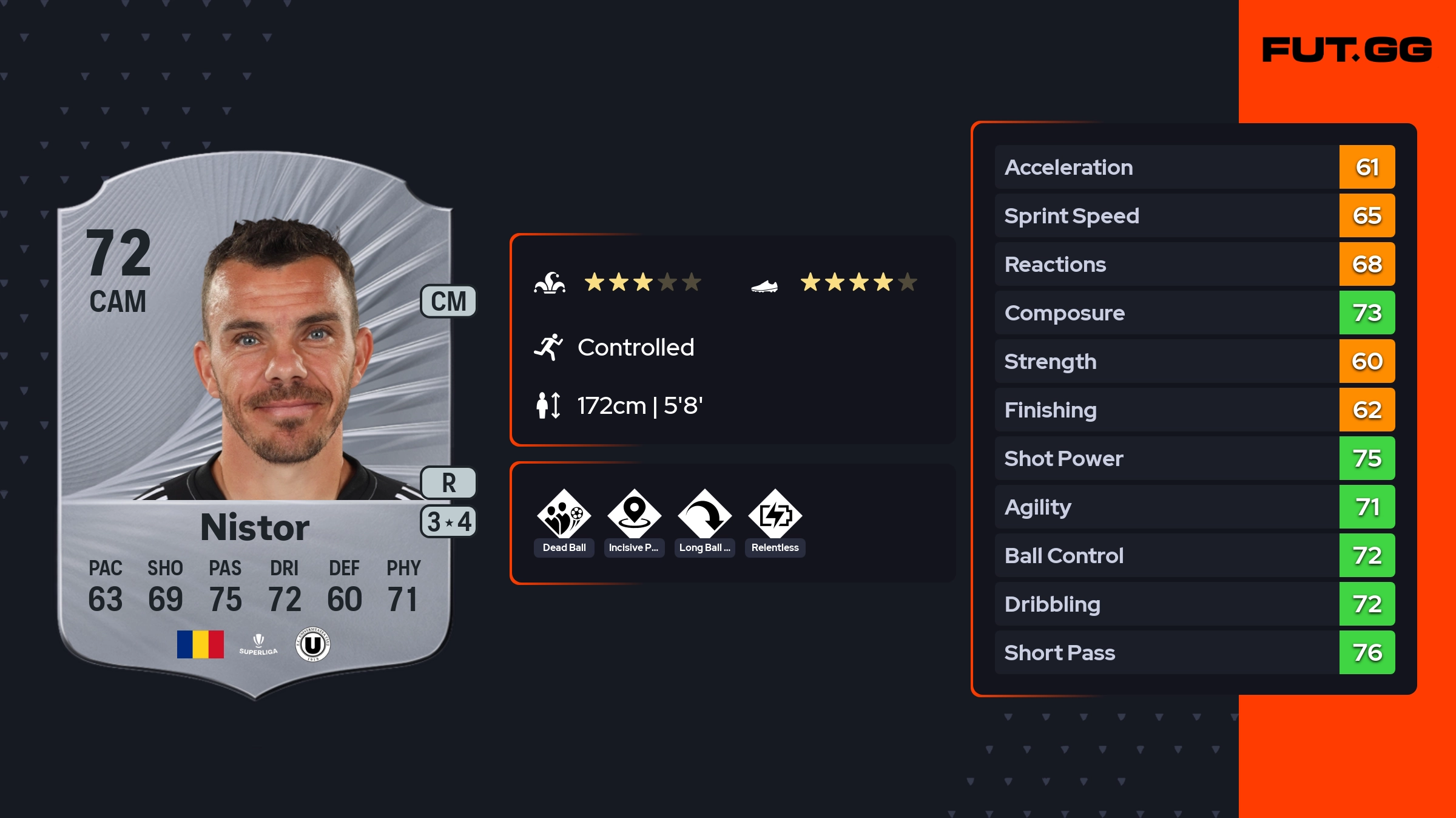Select the Acceleration stat row

(x=1195, y=167)
